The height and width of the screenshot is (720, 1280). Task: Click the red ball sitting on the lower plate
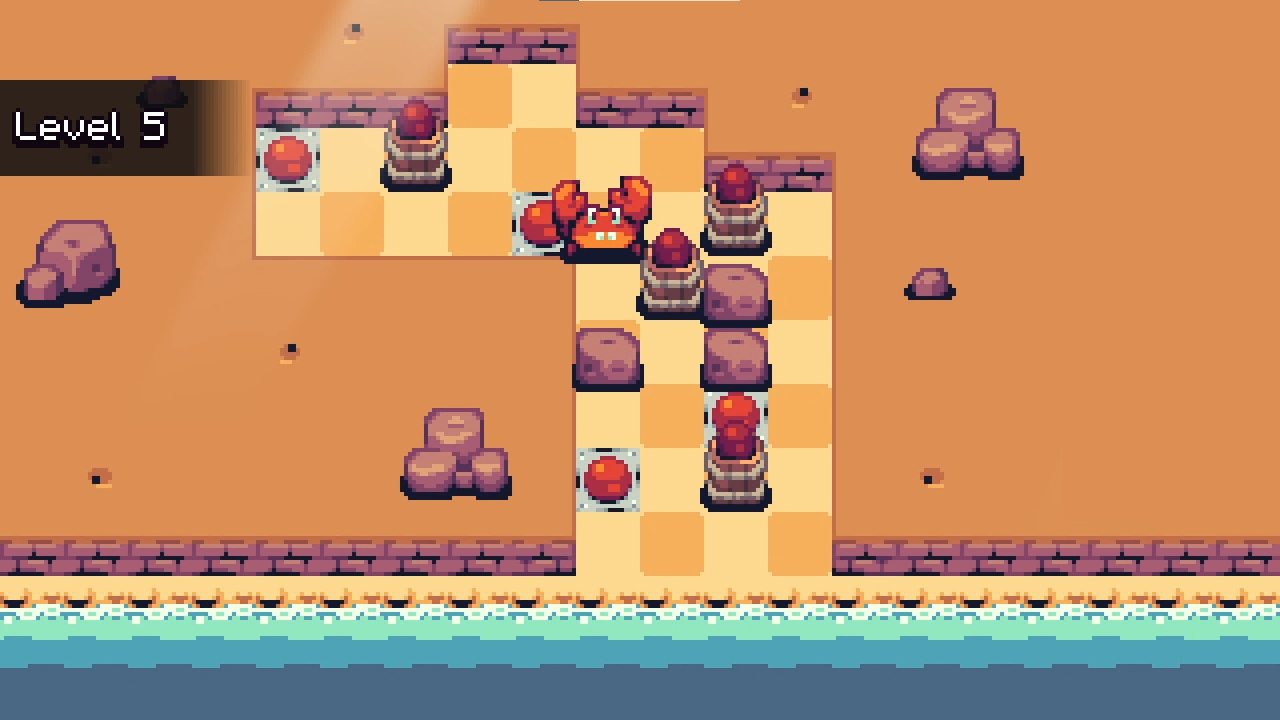tap(608, 478)
